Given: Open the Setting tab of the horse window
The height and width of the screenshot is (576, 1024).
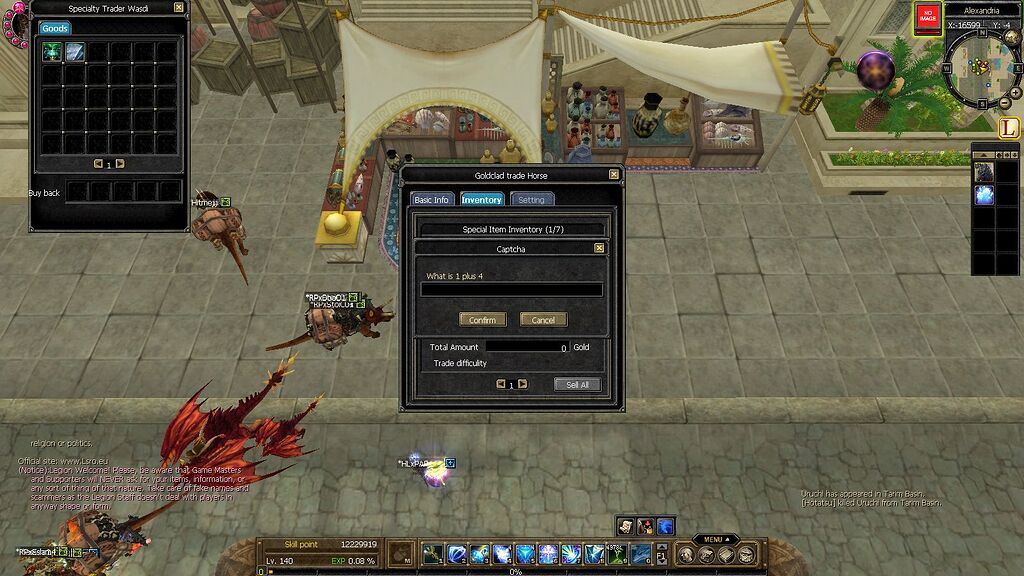Looking at the screenshot, I should tap(531, 200).
